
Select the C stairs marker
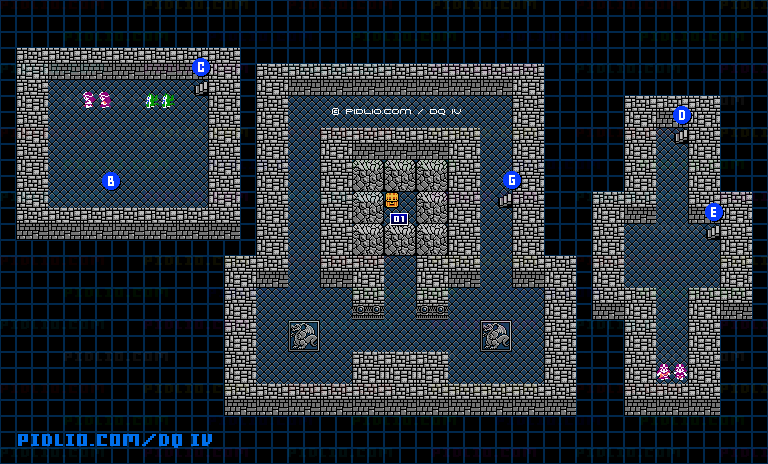(201, 68)
